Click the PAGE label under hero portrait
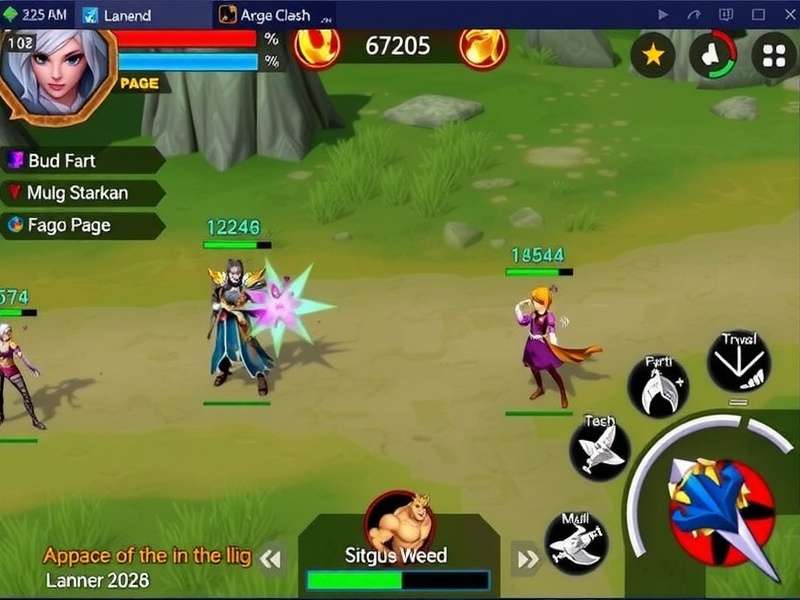The height and width of the screenshot is (600, 800). tap(139, 83)
